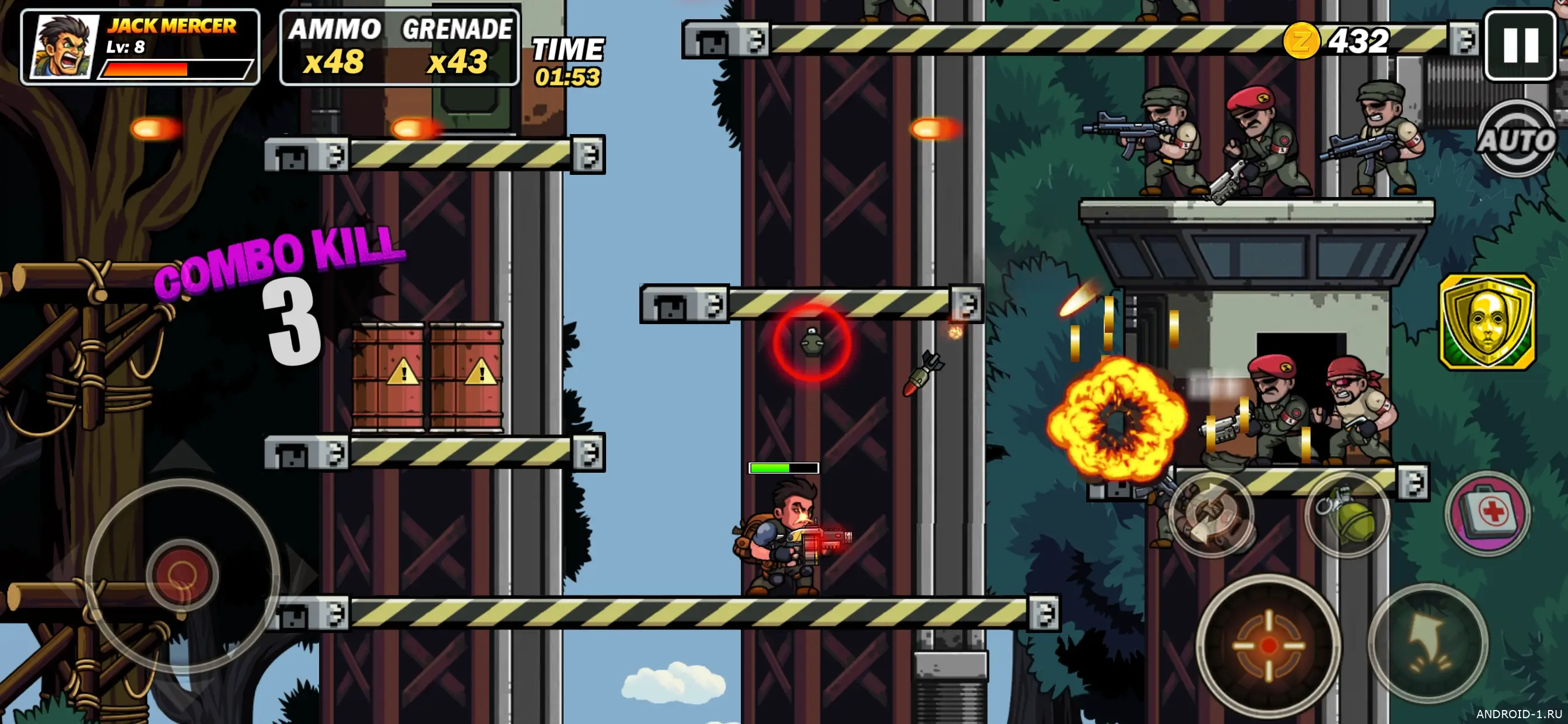Tap the swap weapon button
The width and height of the screenshot is (1568, 724).
1210,514
